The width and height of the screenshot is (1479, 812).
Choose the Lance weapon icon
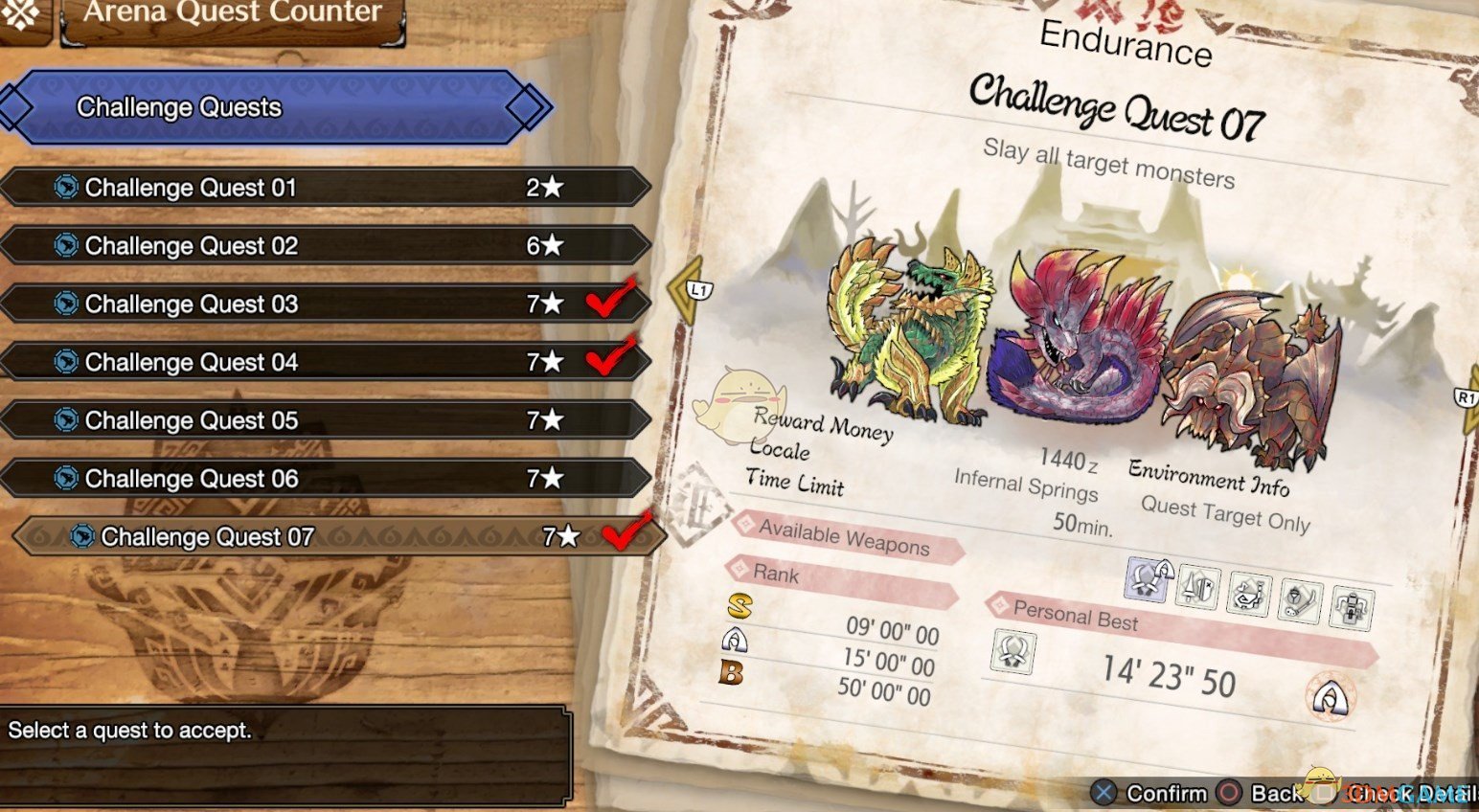tap(1198, 586)
